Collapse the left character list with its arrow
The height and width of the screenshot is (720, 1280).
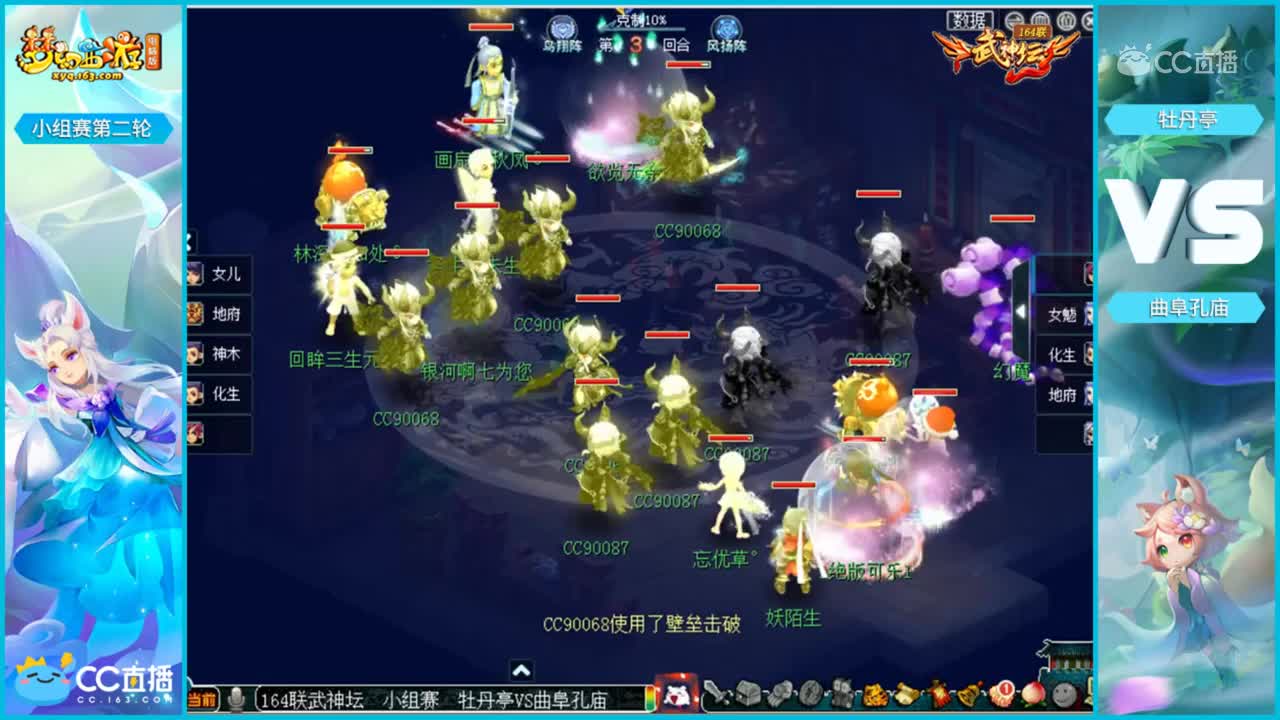pos(188,240)
